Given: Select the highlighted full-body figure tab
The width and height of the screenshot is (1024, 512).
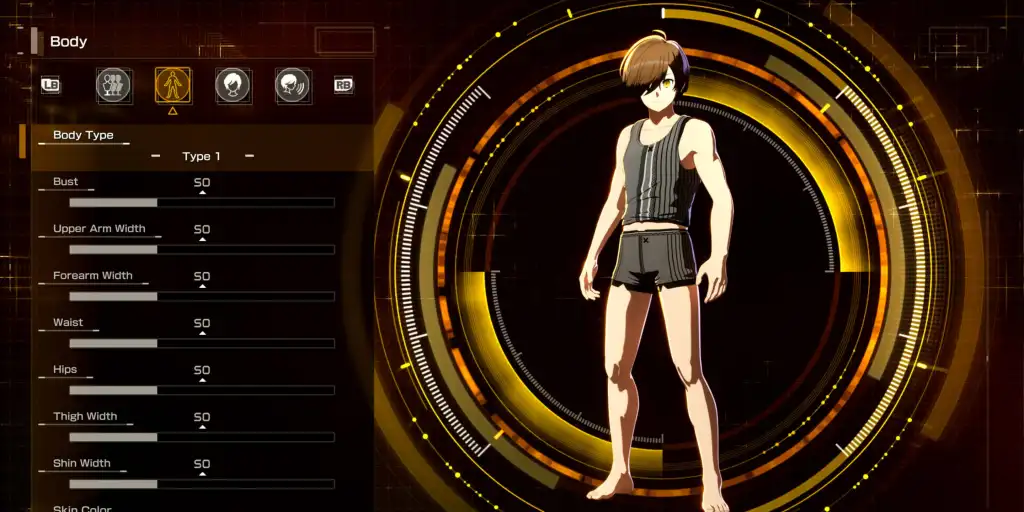Looking at the screenshot, I should point(173,86).
